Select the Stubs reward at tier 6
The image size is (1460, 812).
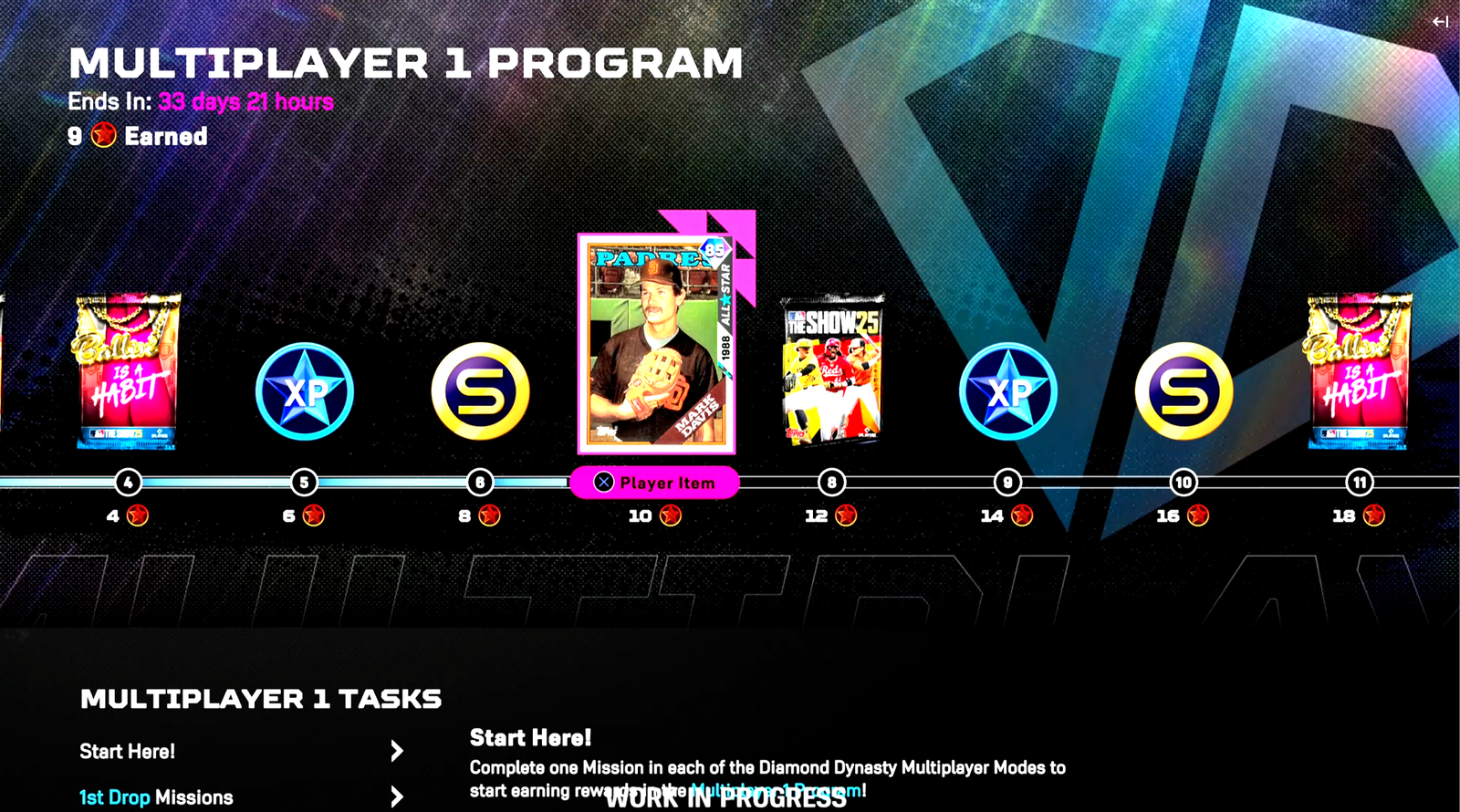click(480, 390)
